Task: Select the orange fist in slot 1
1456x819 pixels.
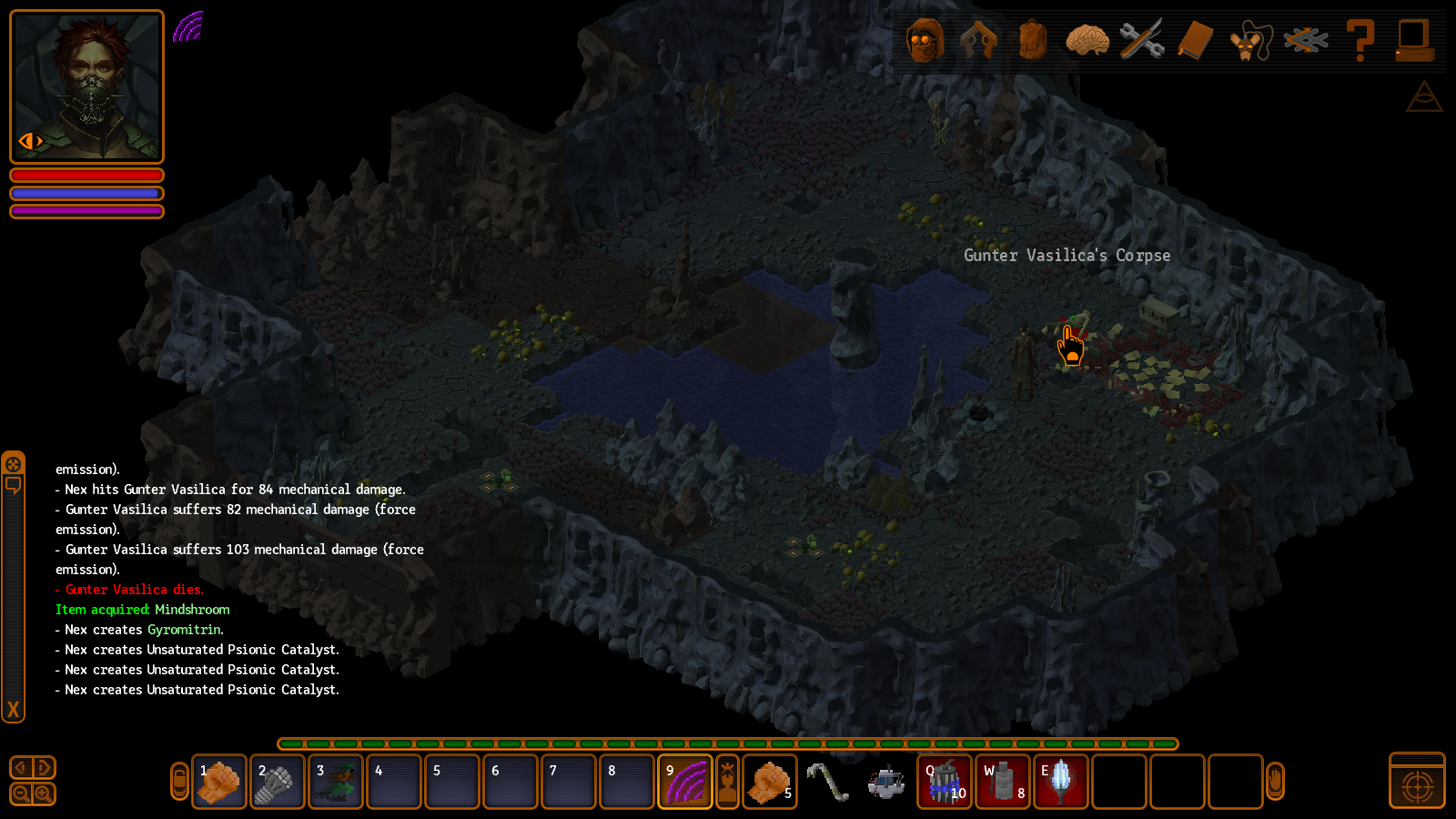Action: tap(219, 782)
